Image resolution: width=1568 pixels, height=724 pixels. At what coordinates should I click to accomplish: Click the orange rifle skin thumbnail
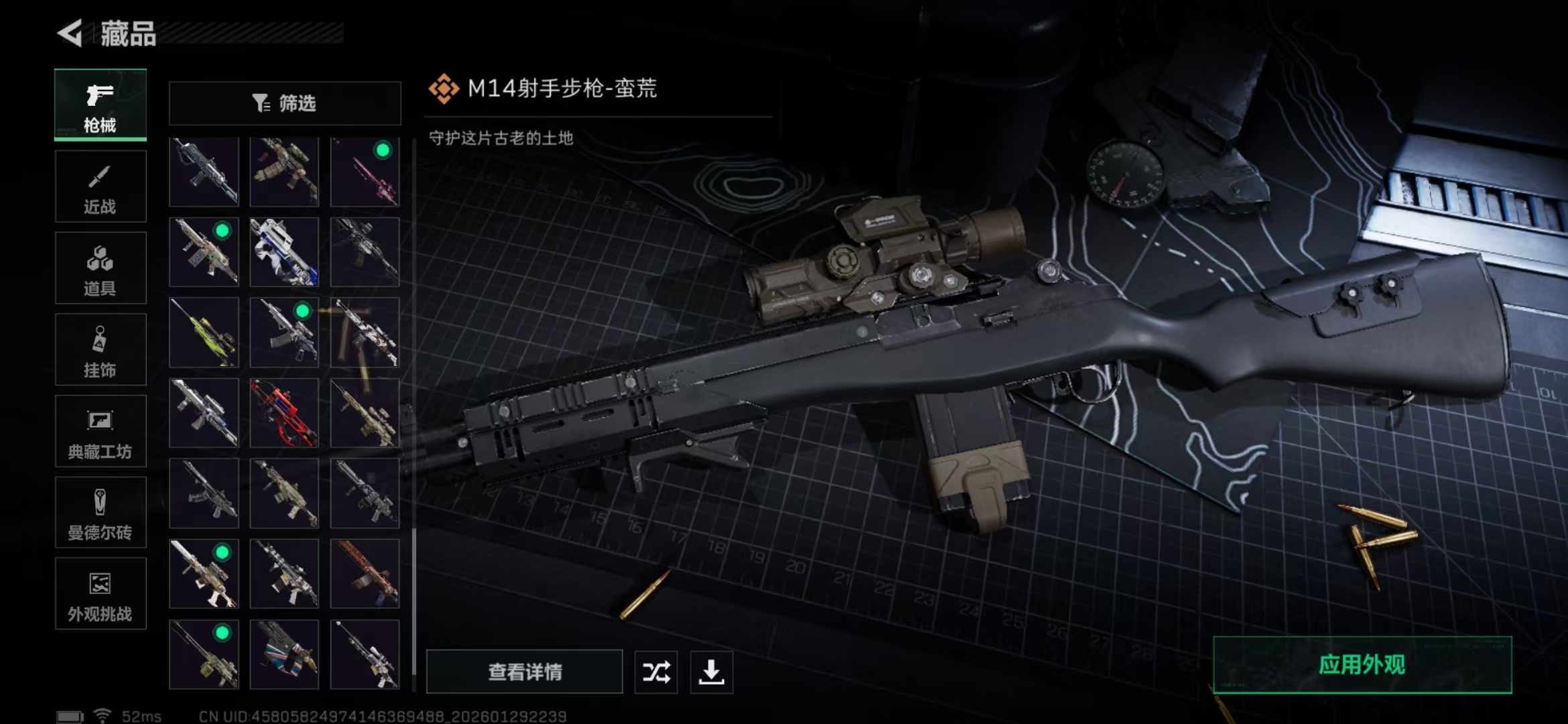click(x=365, y=575)
